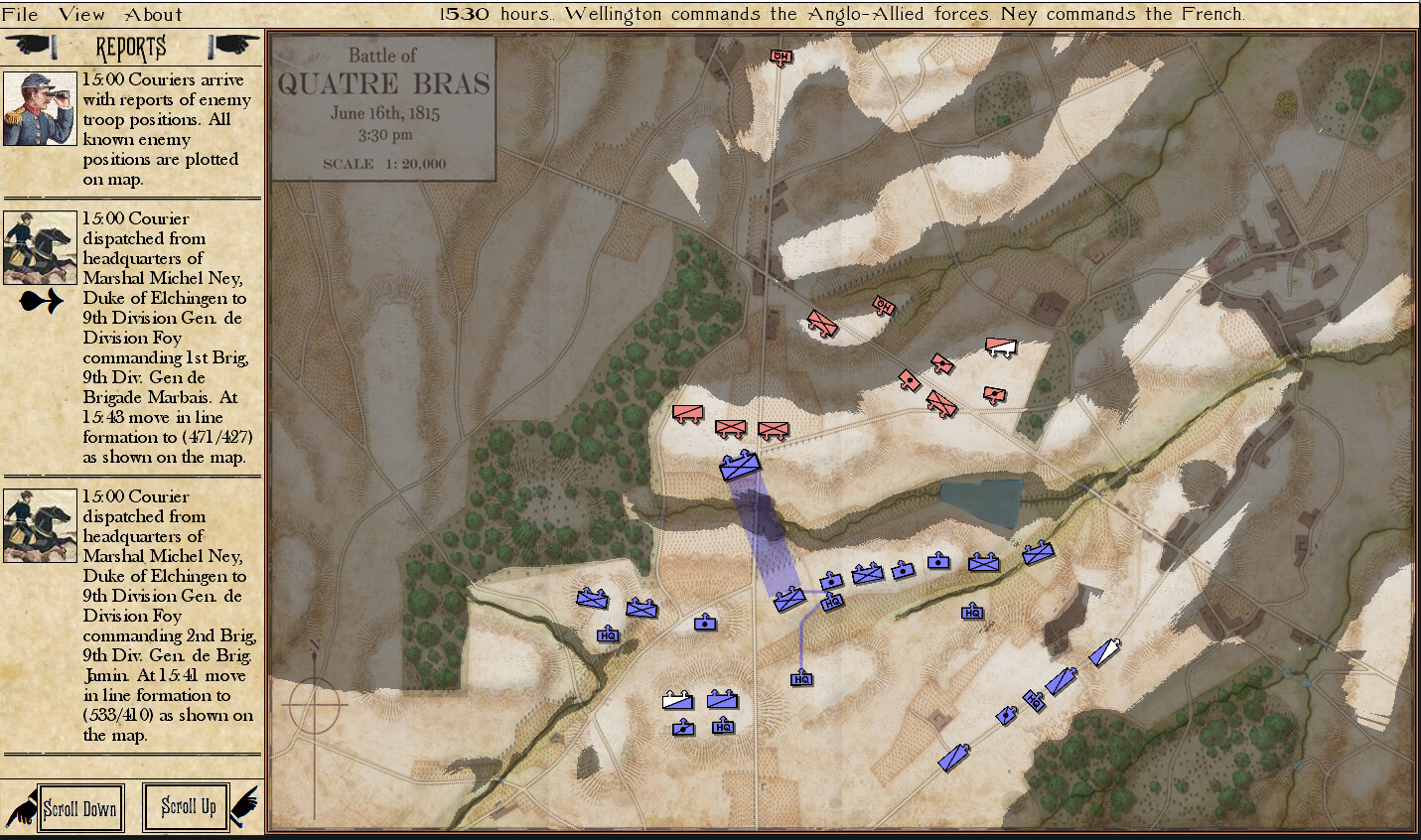Select the blue infantry unit crossing the purple path
1421x840 pixels.
pos(741,465)
